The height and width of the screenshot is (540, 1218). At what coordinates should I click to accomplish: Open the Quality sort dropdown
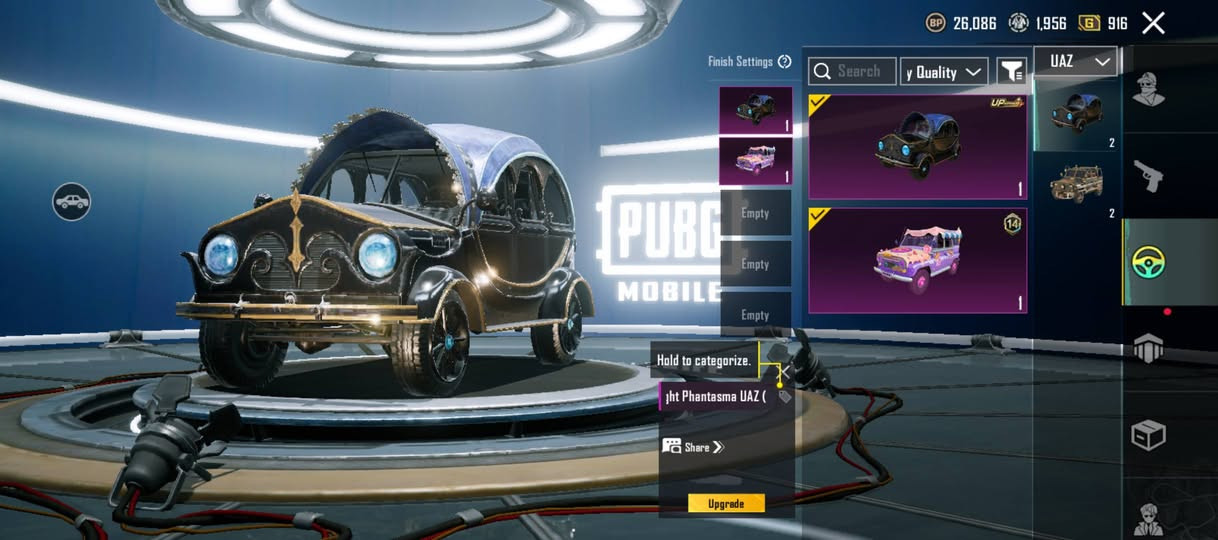[x=944, y=72]
